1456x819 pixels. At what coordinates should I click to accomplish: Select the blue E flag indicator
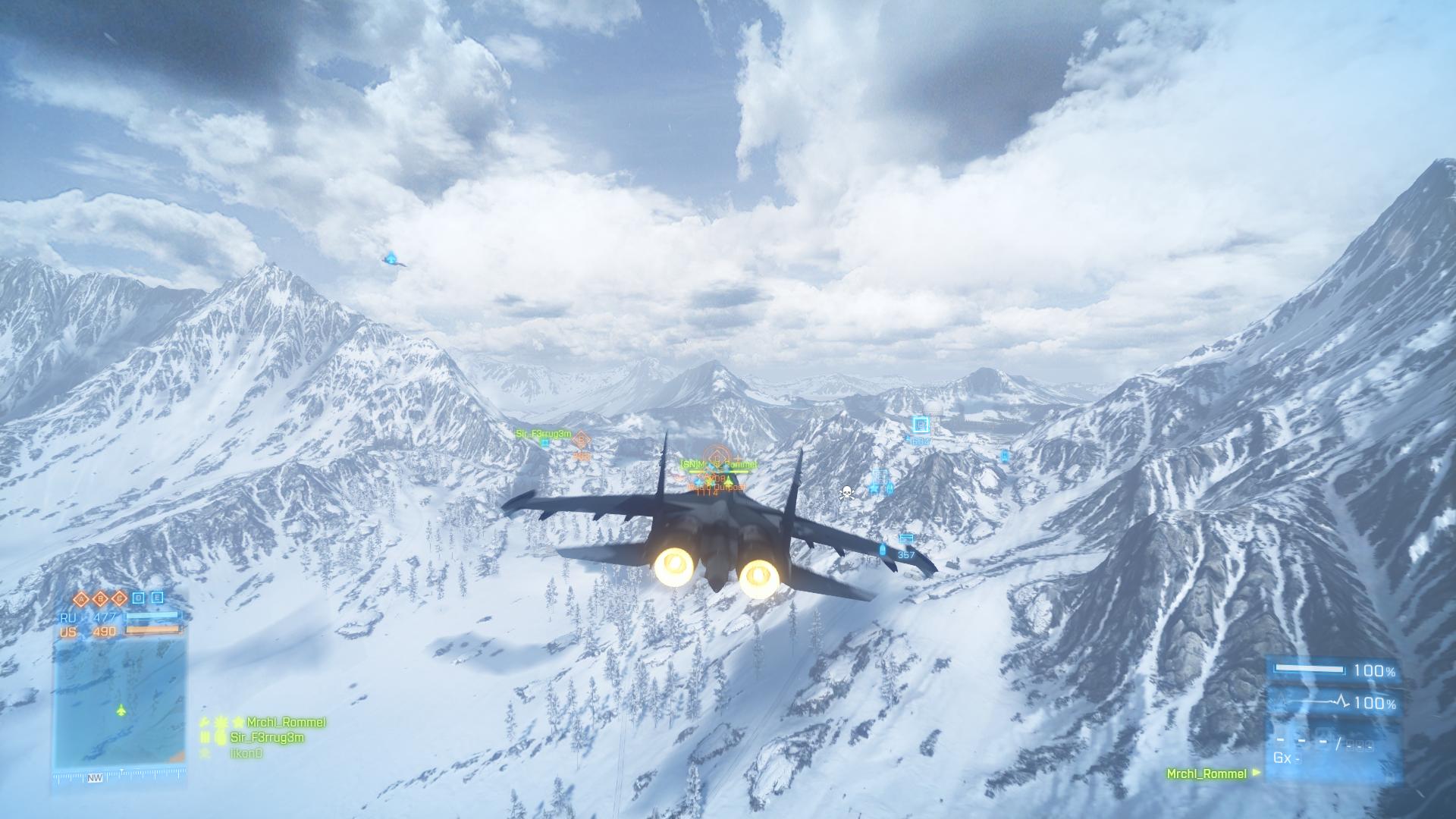(157, 598)
